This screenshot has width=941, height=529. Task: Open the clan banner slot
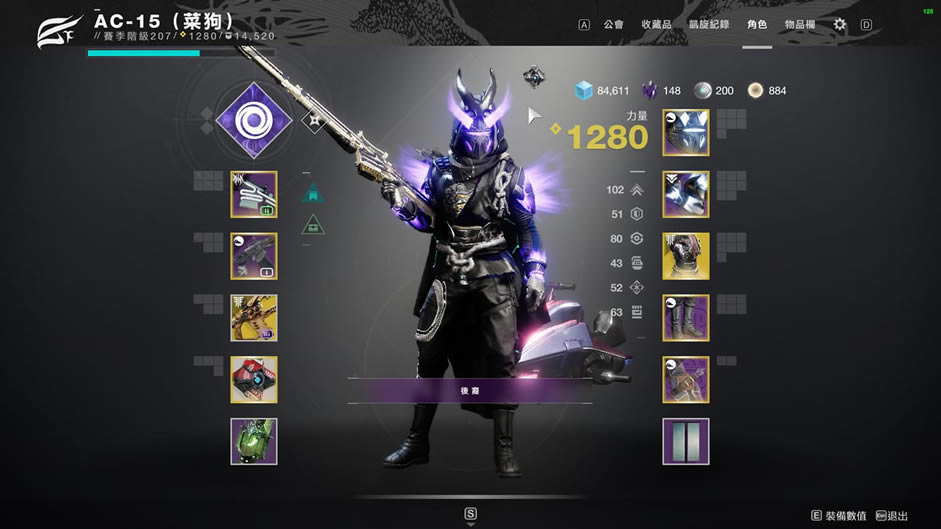[x=686, y=442]
